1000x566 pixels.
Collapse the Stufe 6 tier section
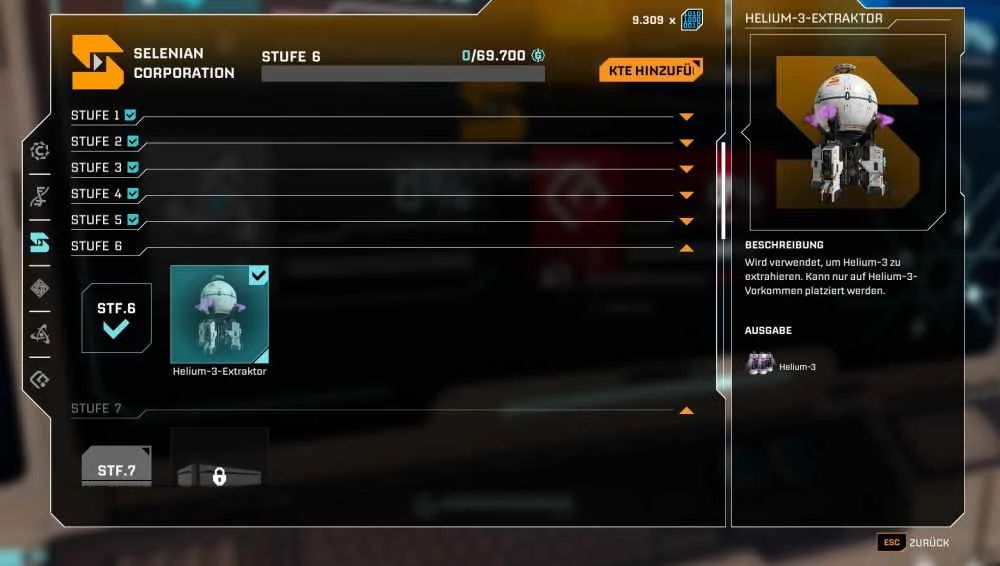pyautogui.click(x=686, y=247)
